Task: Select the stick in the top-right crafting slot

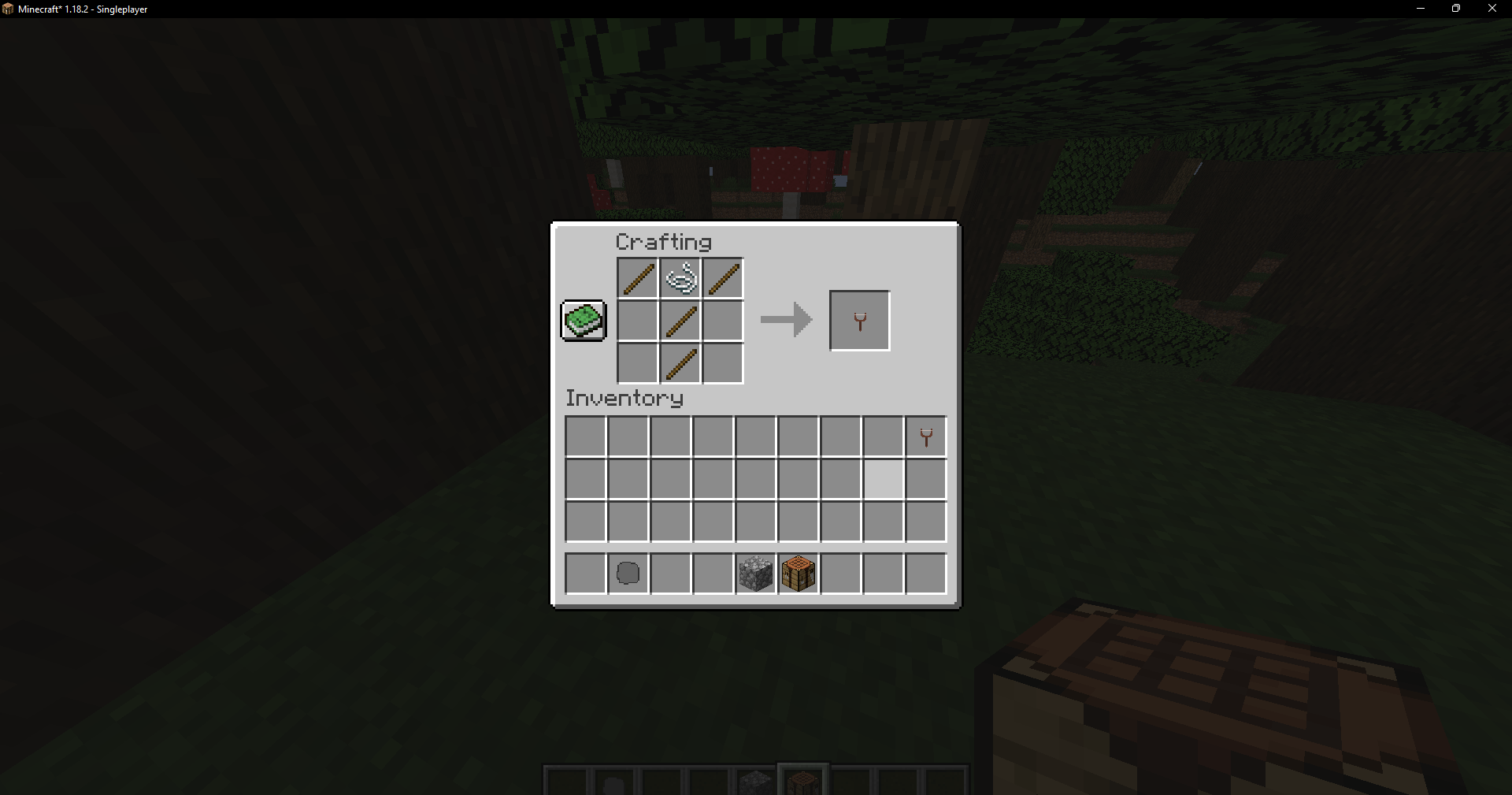Action: 722,277
